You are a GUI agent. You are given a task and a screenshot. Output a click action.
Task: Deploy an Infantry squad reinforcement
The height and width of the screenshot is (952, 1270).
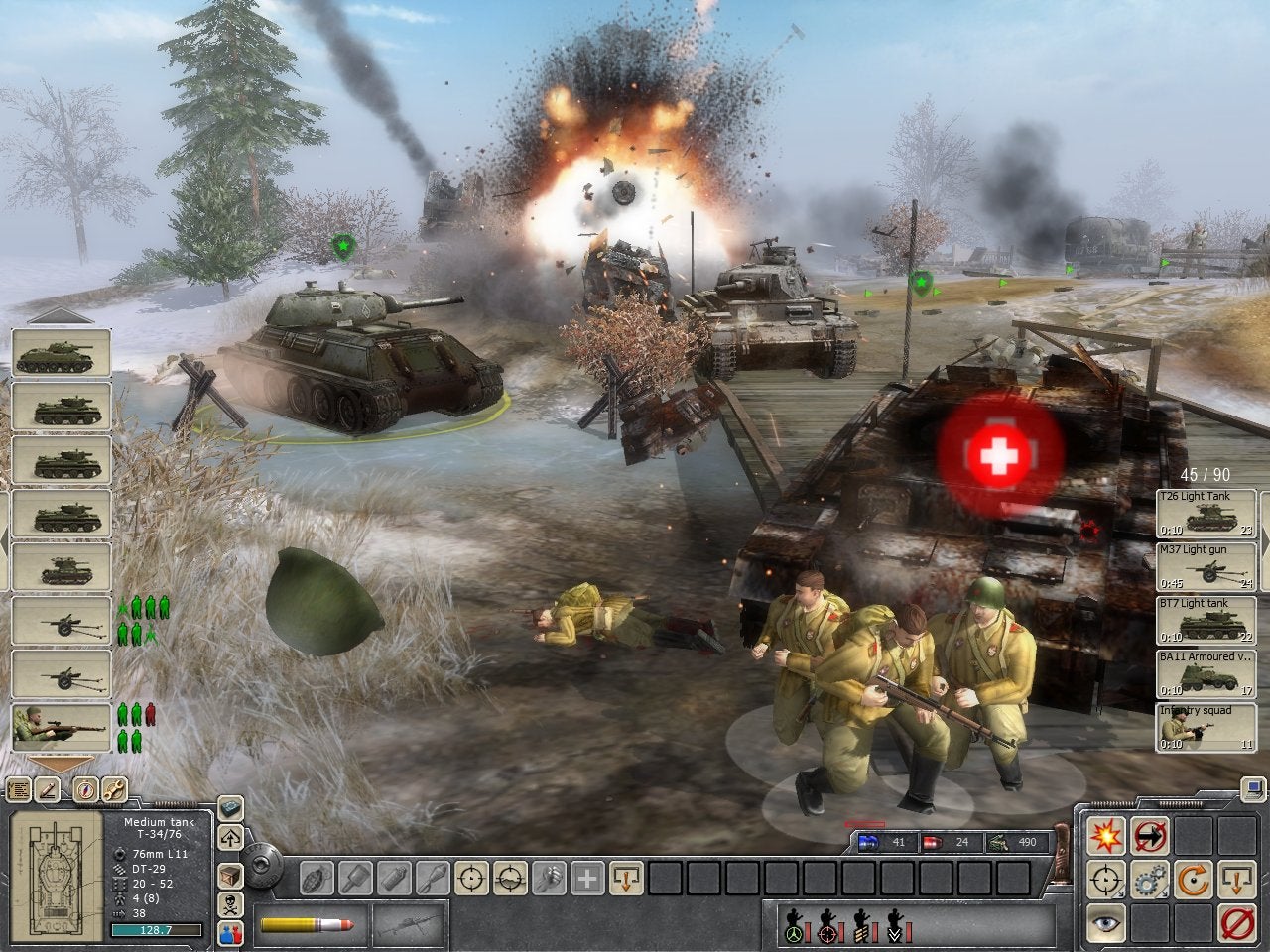click(1206, 727)
